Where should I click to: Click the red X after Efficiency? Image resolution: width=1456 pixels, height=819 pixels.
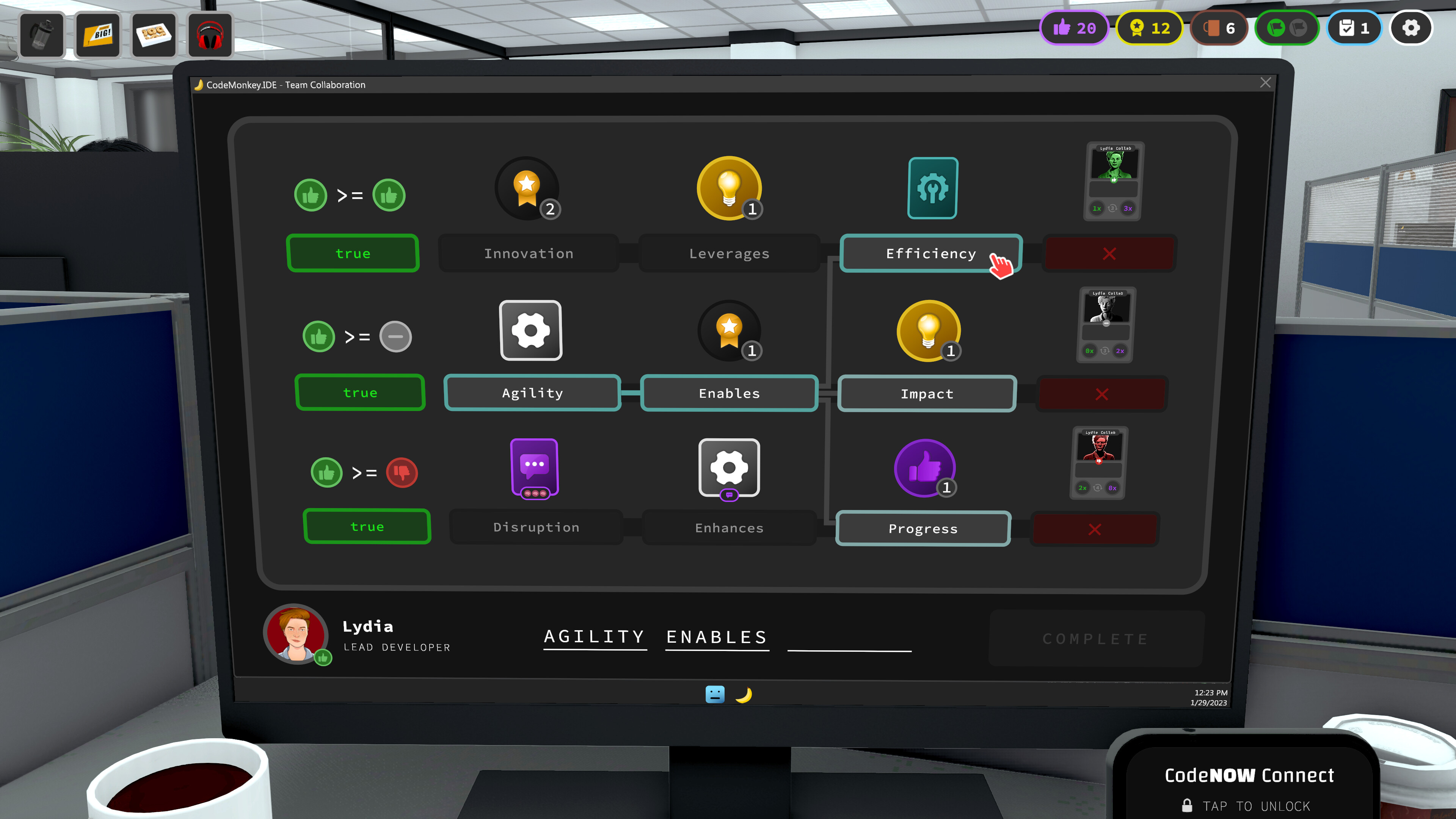click(x=1109, y=253)
